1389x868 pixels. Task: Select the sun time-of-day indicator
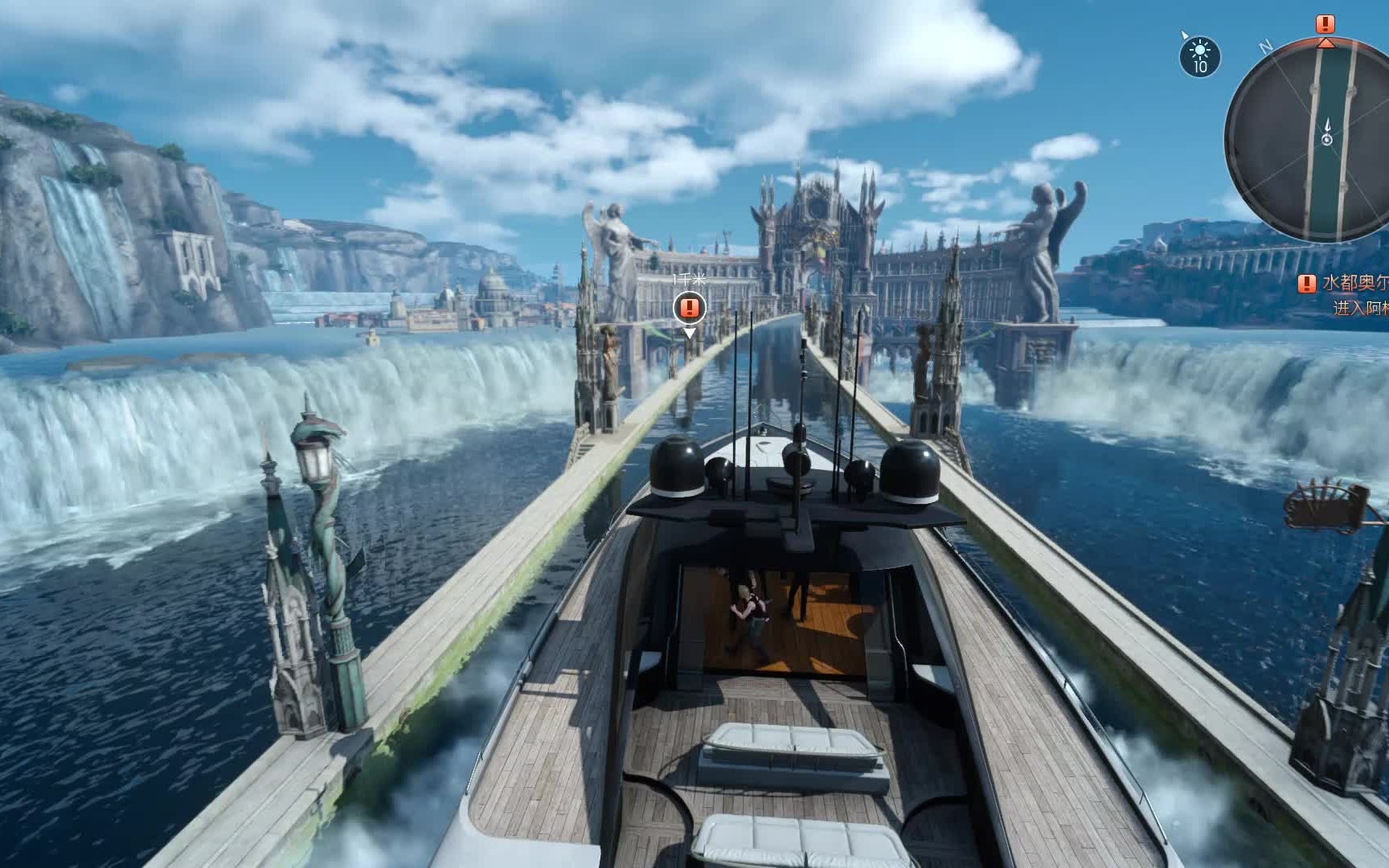[x=1200, y=56]
